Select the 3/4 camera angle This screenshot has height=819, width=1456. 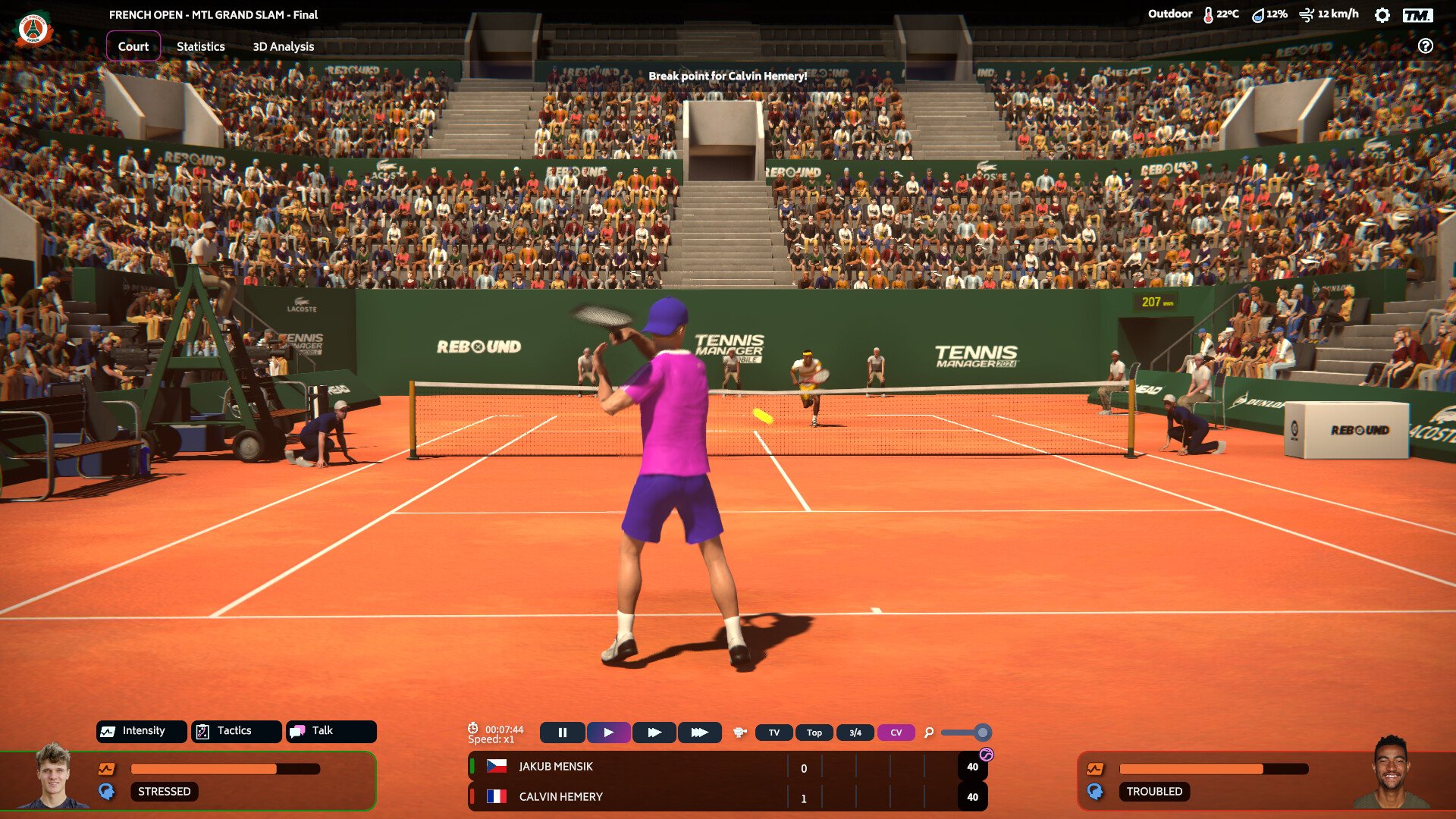855,733
